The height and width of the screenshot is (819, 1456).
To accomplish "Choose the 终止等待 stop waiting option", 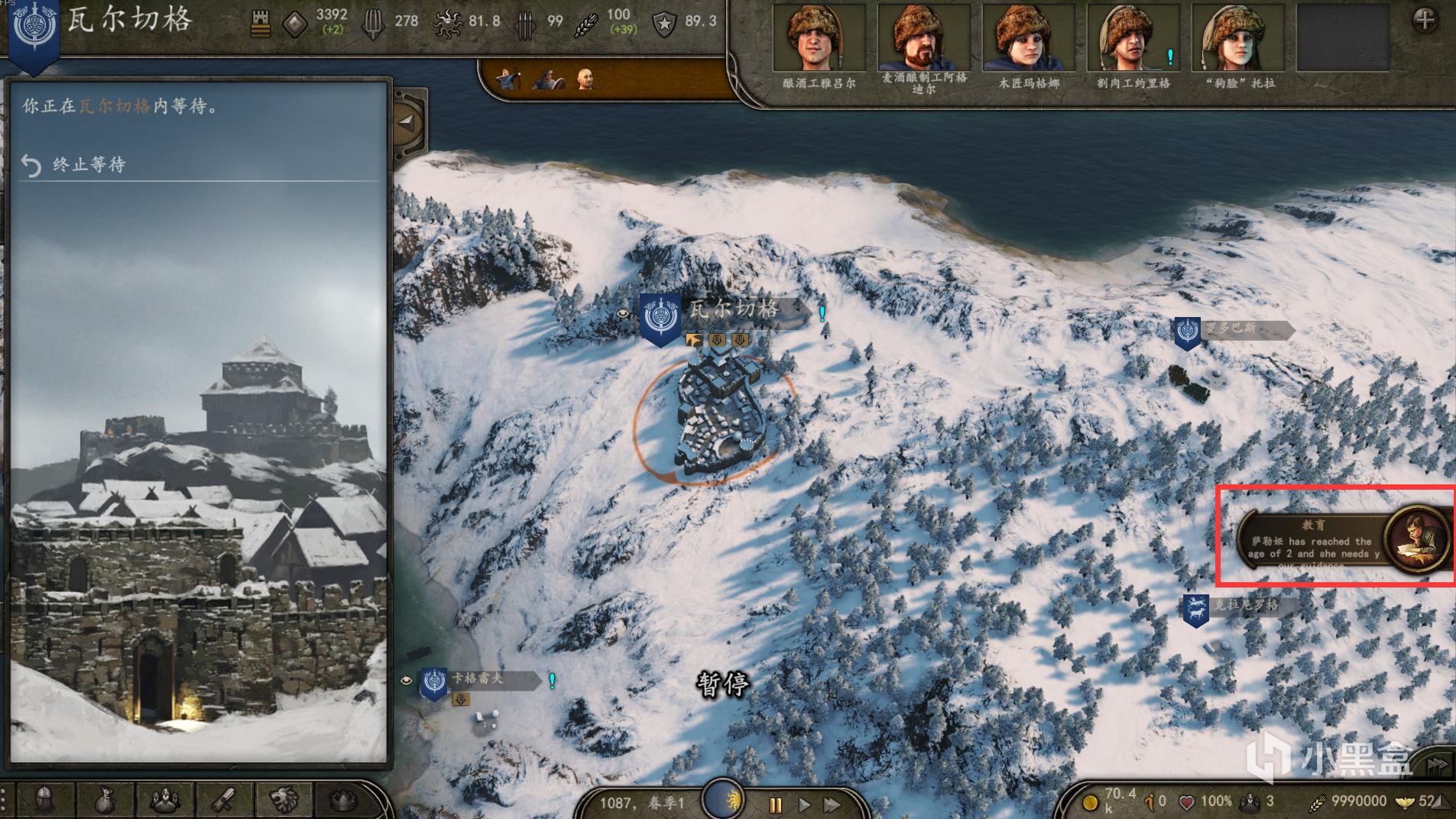I will click(x=88, y=164).
